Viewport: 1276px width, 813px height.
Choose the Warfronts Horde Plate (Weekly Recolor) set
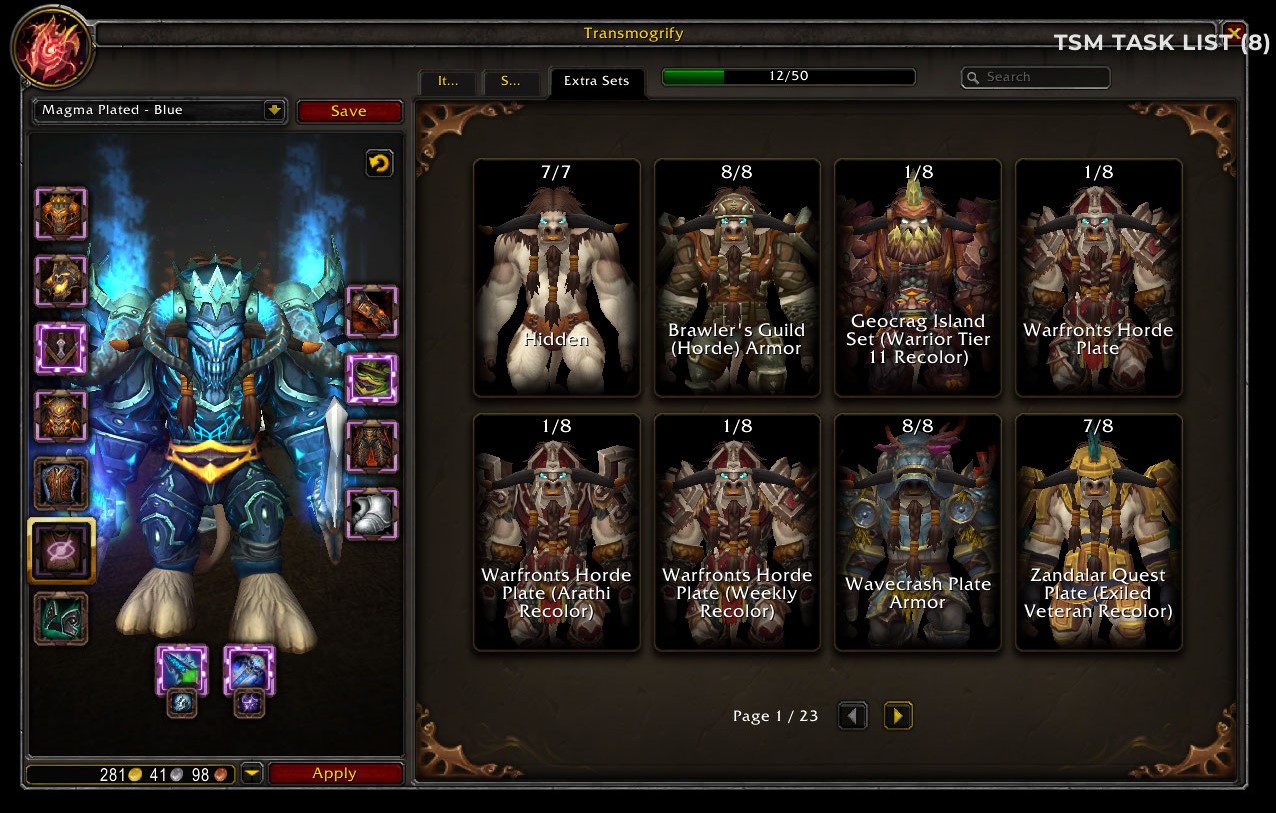click(737, 532)
